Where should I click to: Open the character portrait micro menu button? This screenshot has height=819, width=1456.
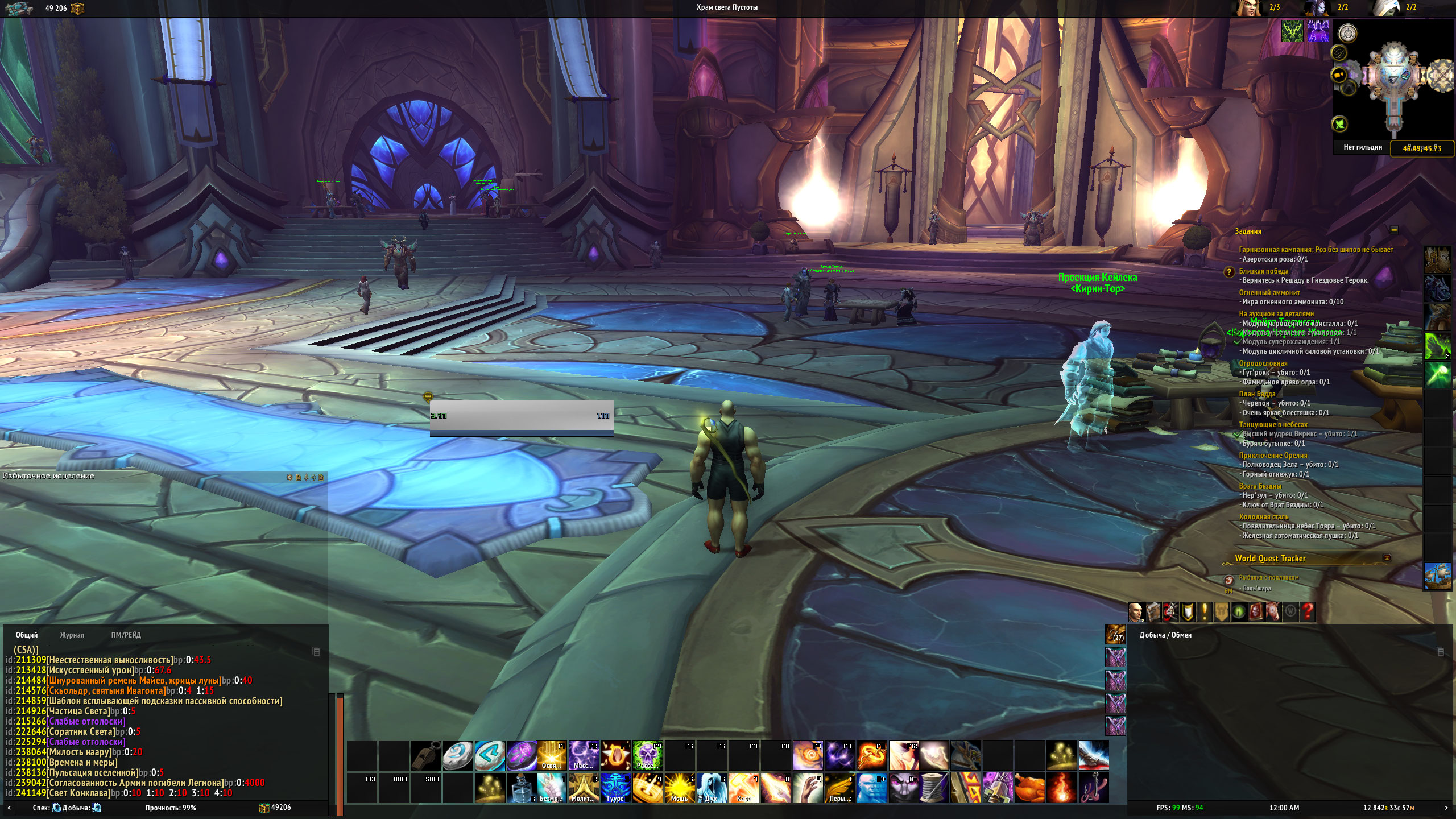coord(1136,612)
